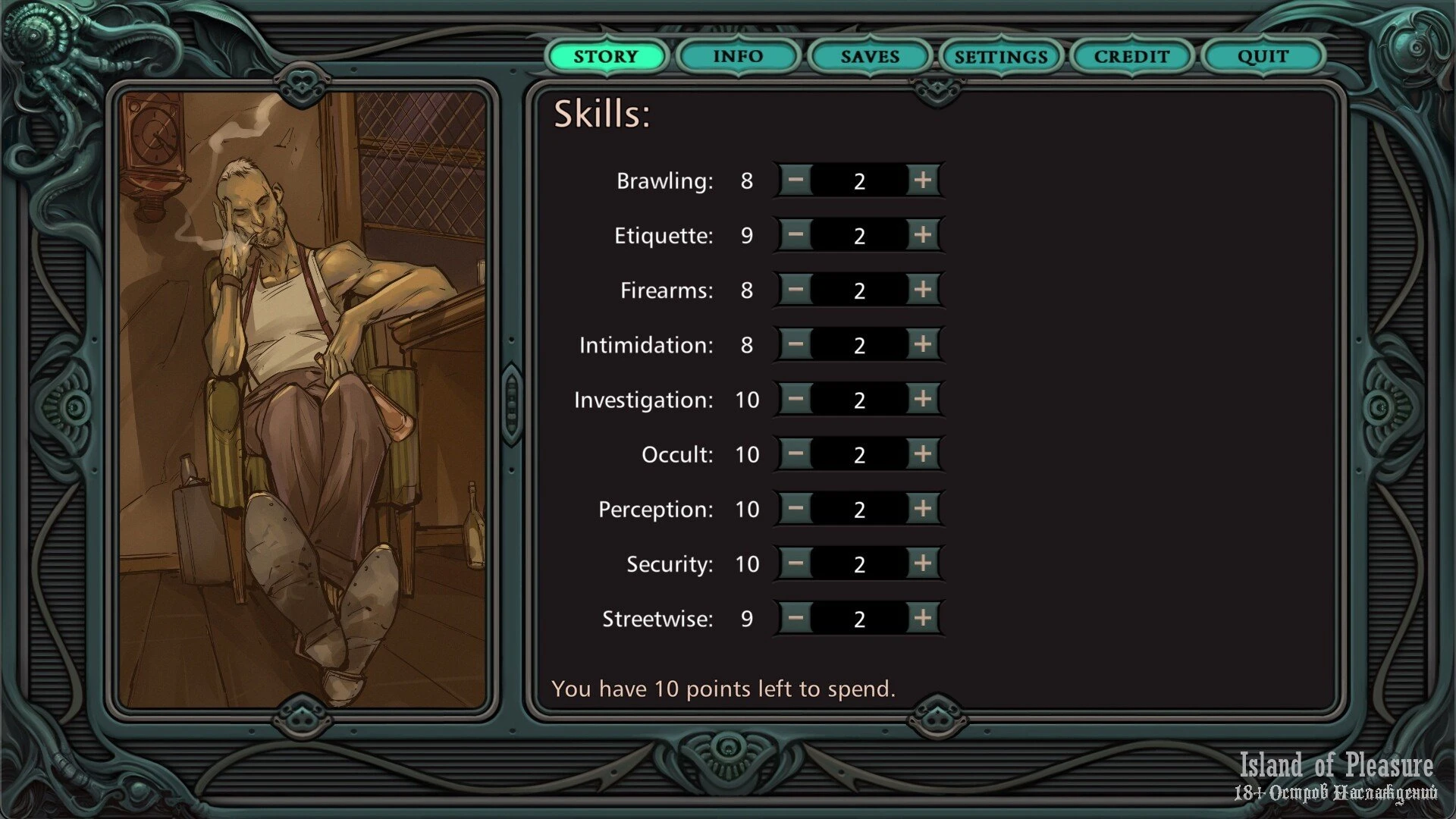Image resolution: width=1456 pixels, height=819 pixels.
Task: Decrease the Security skill
Action: (x=795, y=563)
